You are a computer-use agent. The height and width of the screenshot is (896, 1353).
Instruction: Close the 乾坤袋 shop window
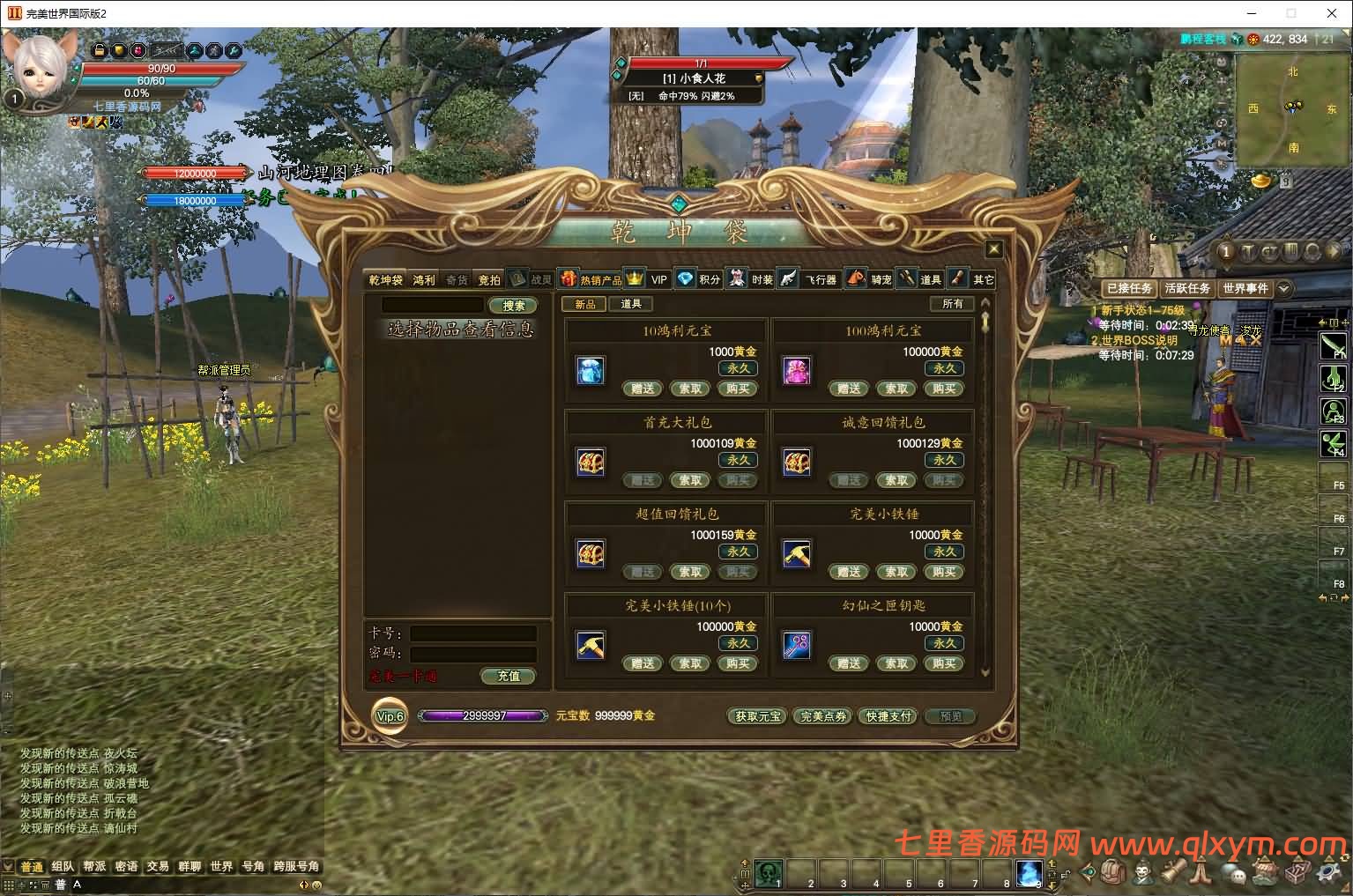tap(993, 249)
